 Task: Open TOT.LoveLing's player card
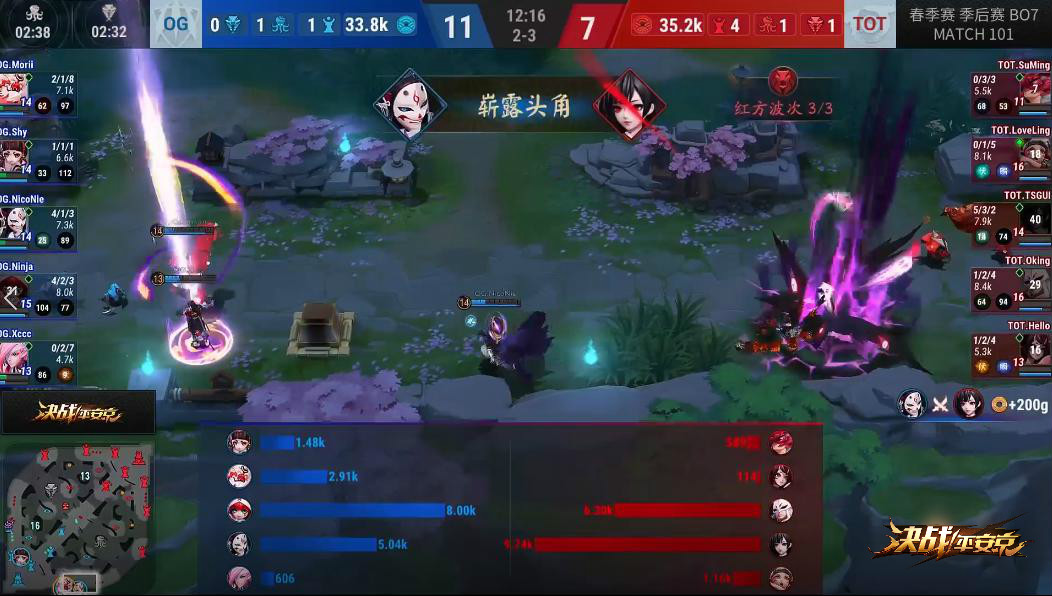point(1010,148)
